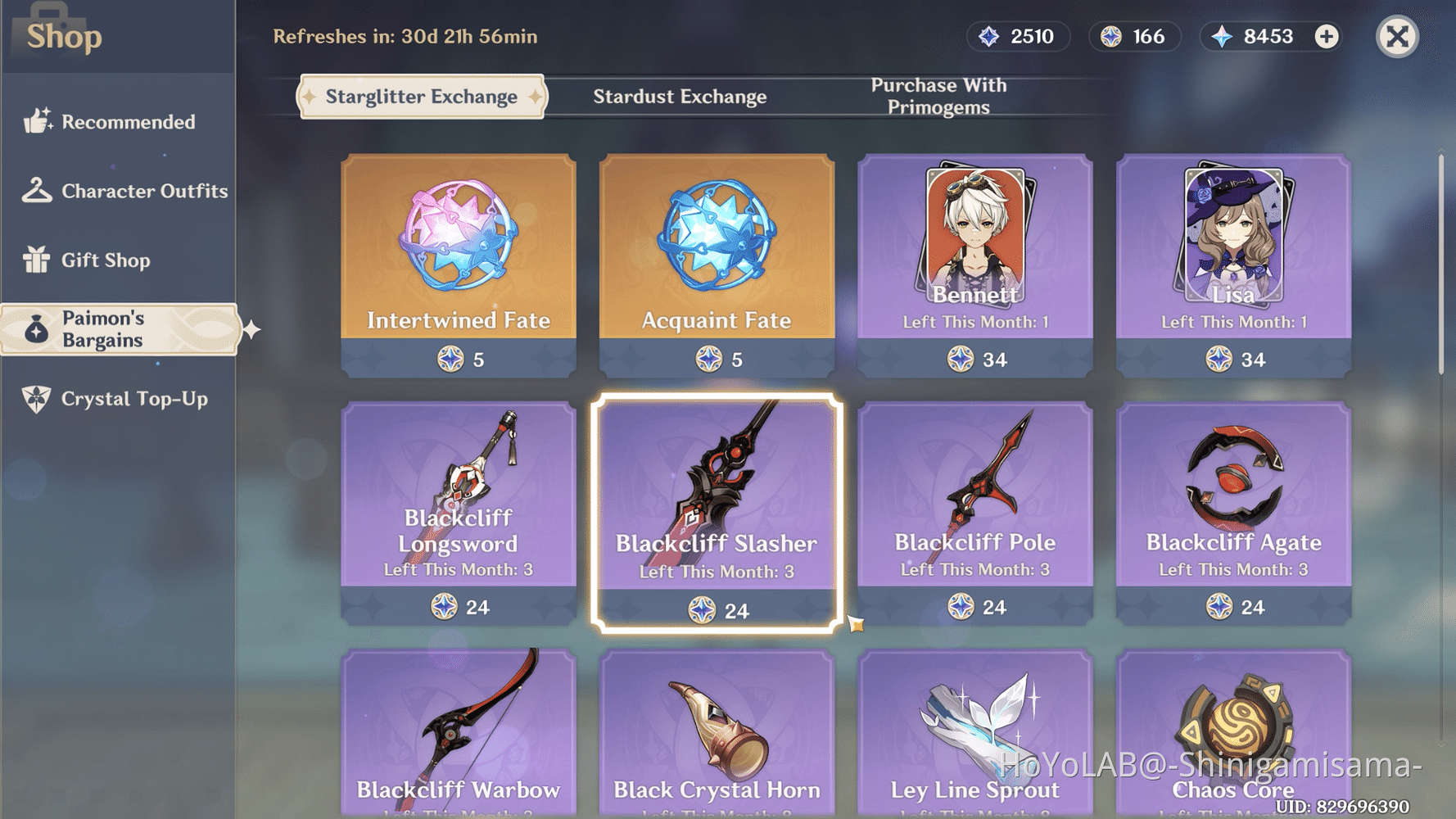Screen dimensions: 1456x819
Task: Open Crystal Top-Up section
Action: pos(37,399)
